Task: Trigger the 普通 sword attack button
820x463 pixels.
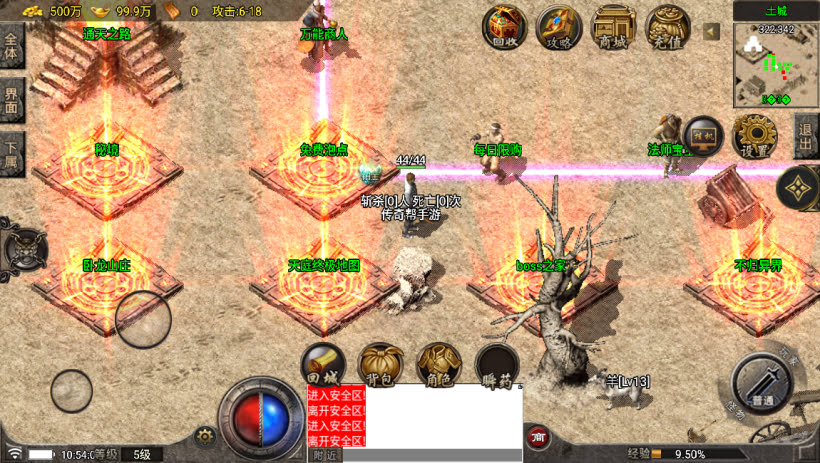Action: pos(763,383)
